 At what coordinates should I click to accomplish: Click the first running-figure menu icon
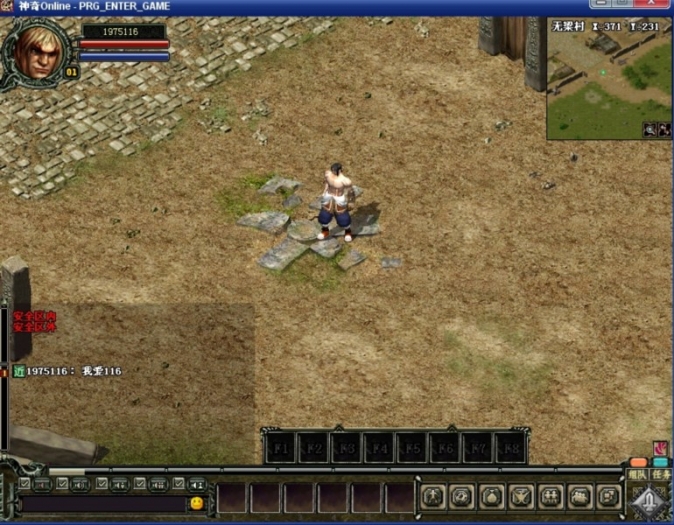coord(432,496)
